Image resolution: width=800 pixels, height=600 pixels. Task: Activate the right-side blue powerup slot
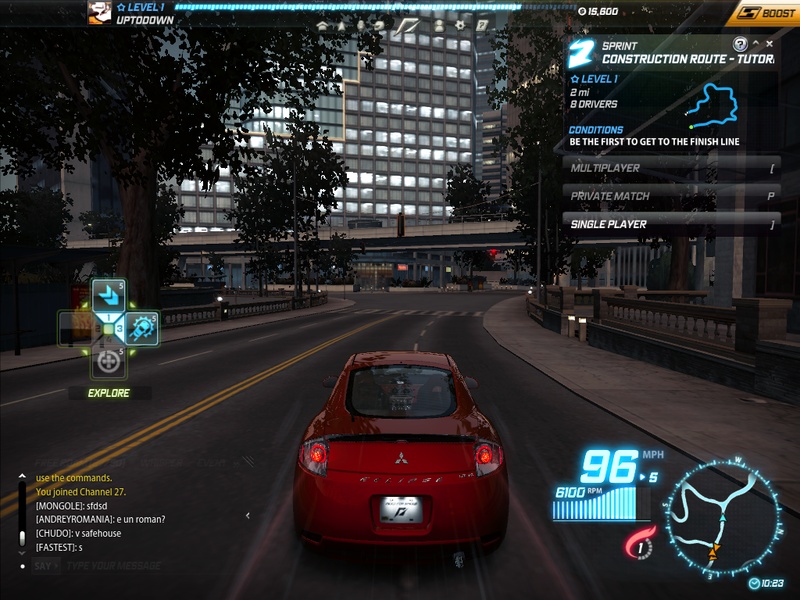(141, 328)
